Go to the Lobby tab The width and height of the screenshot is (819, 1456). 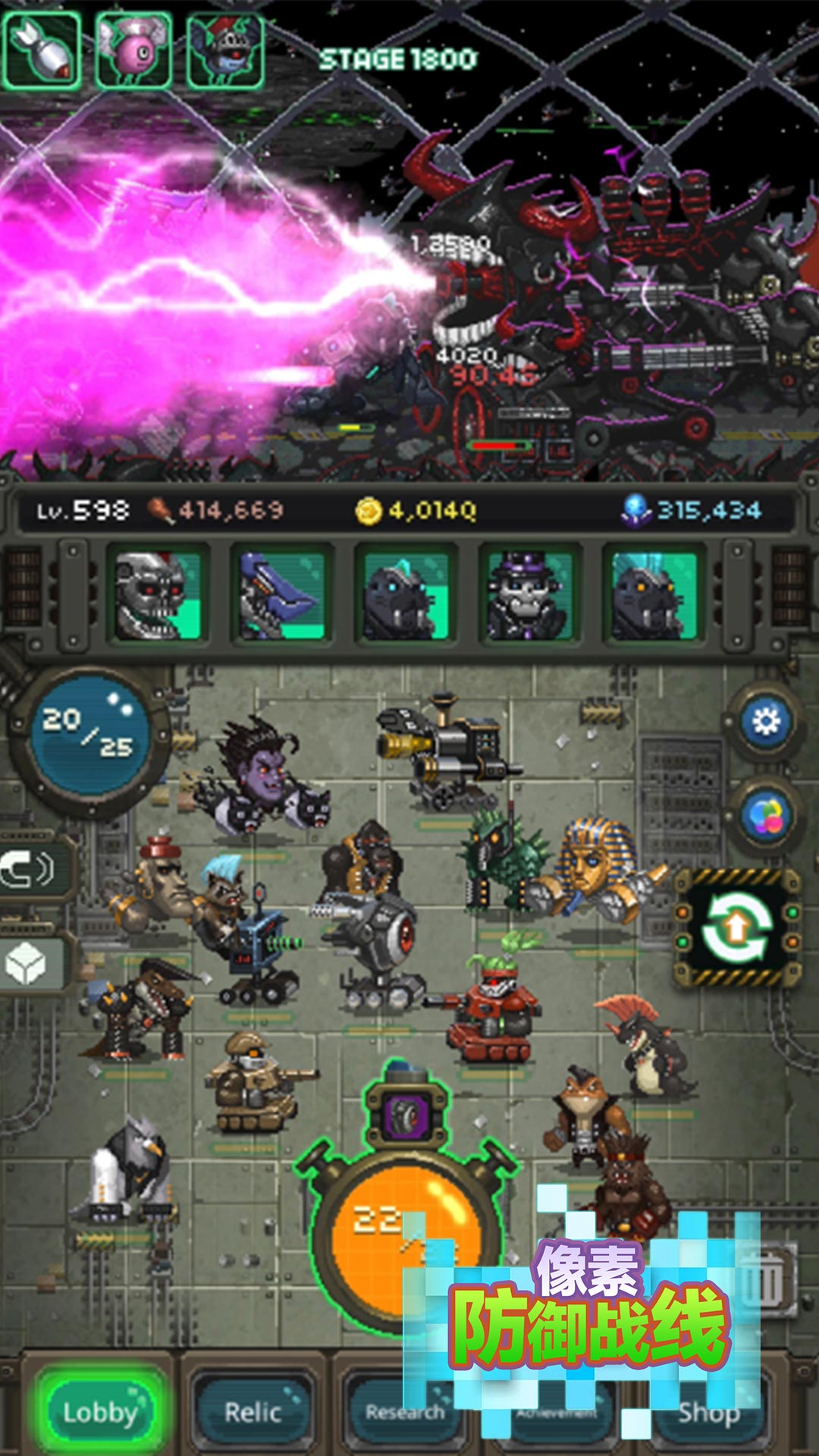click(100, 1412)
